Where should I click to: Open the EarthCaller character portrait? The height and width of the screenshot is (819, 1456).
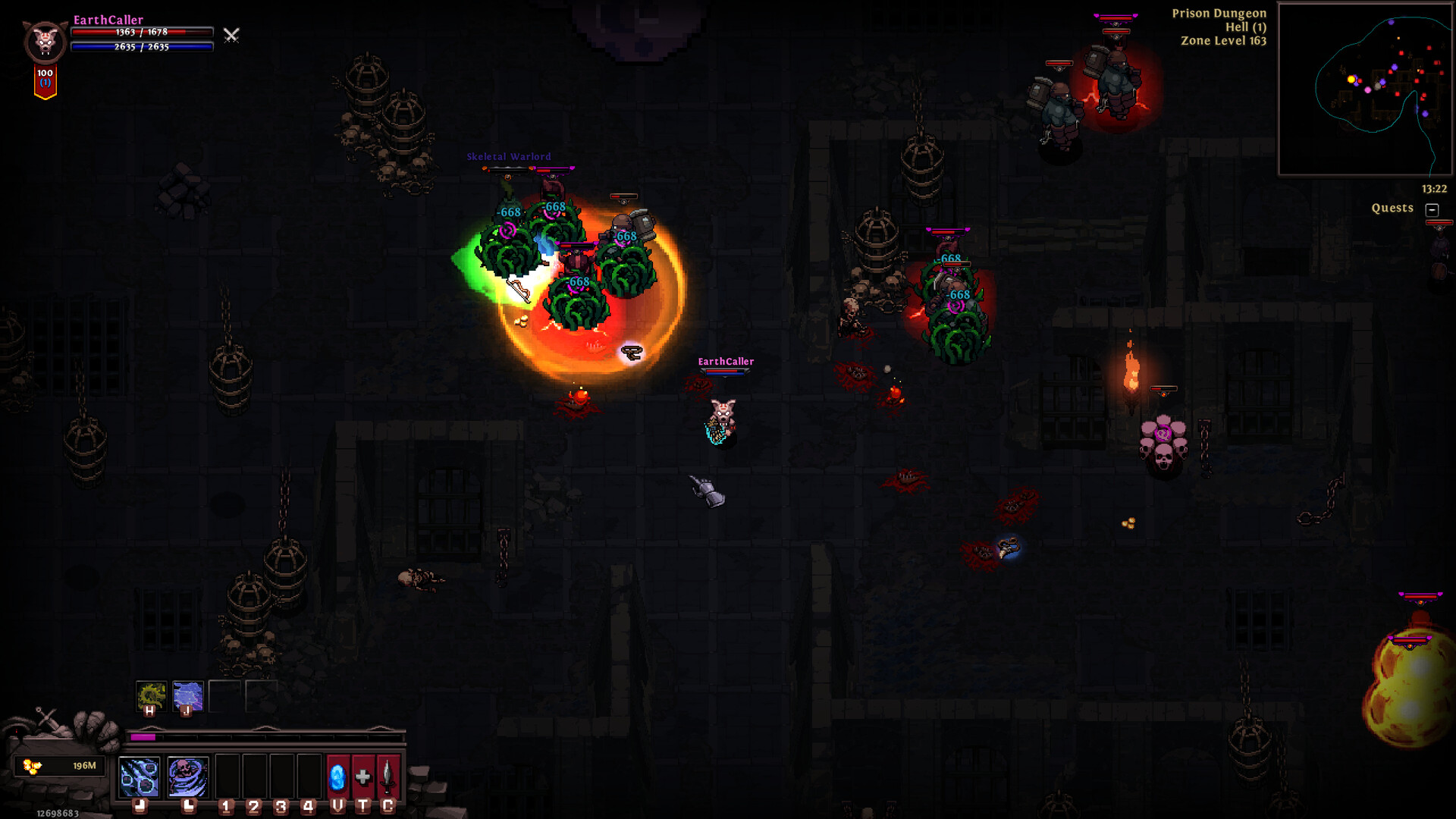[x=45, y=42]
